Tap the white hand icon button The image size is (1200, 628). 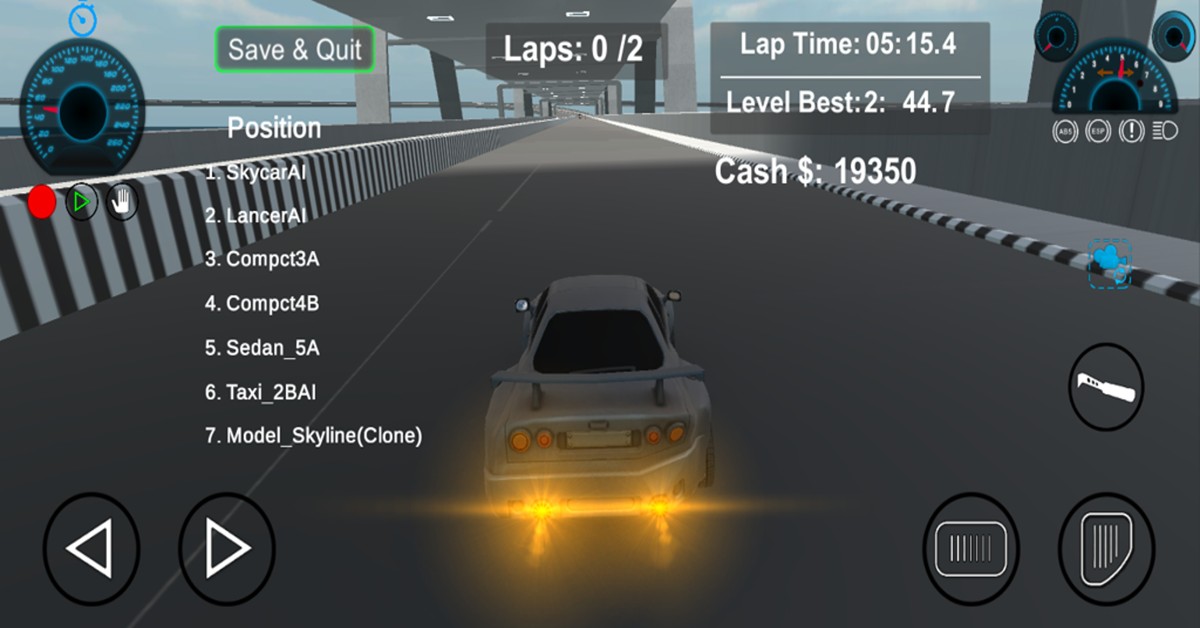pyautogui.click(x=122, y=203)
